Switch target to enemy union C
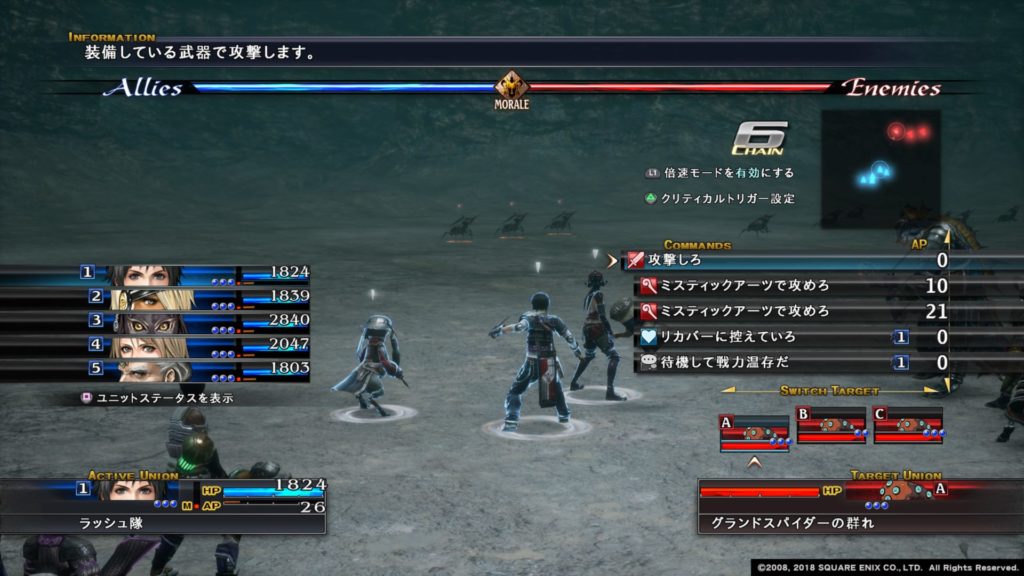The width and height of the screenshot is (1024, 576). tap(908, 425)
